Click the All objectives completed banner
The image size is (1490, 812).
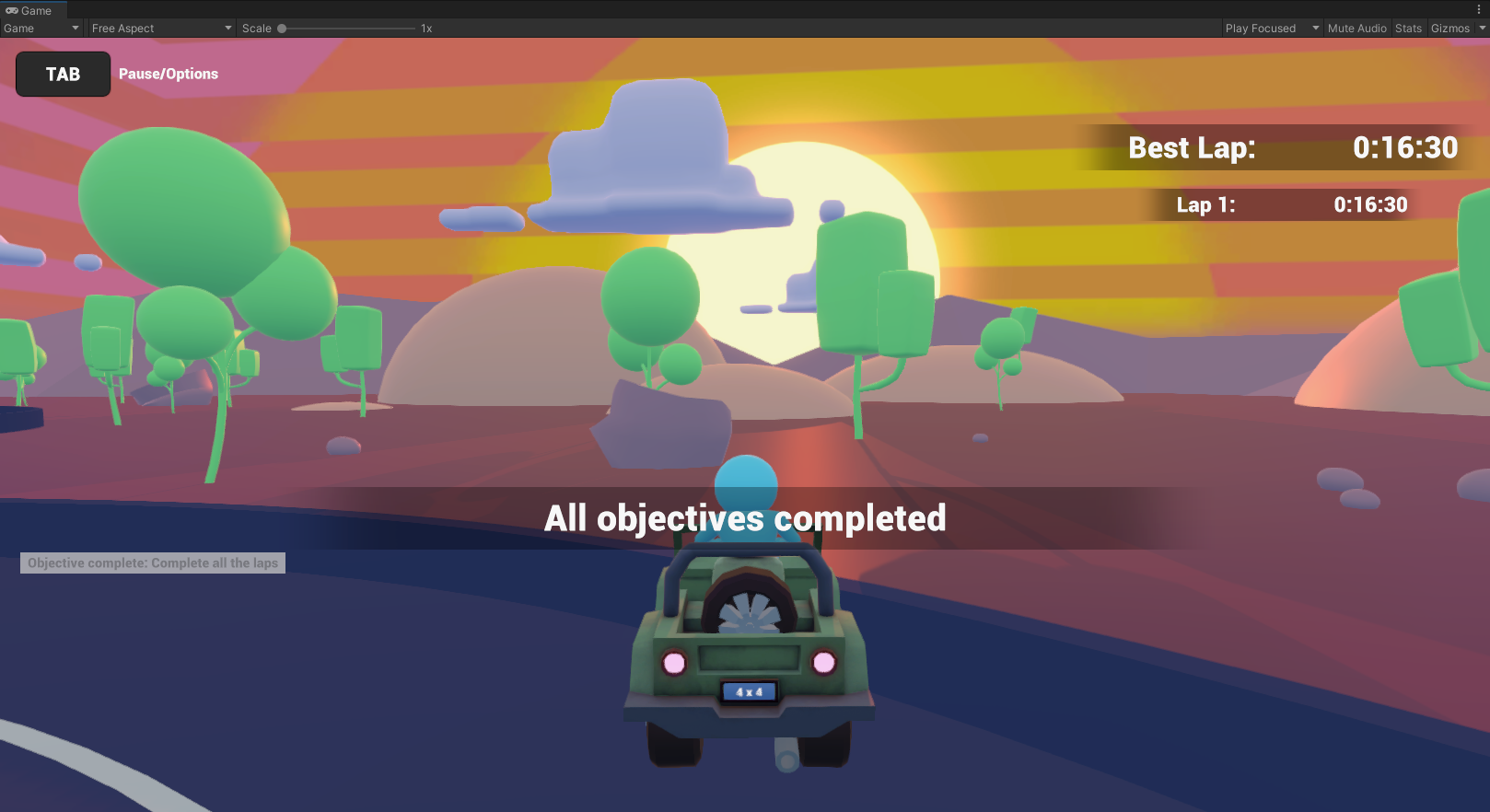[745, 518]
